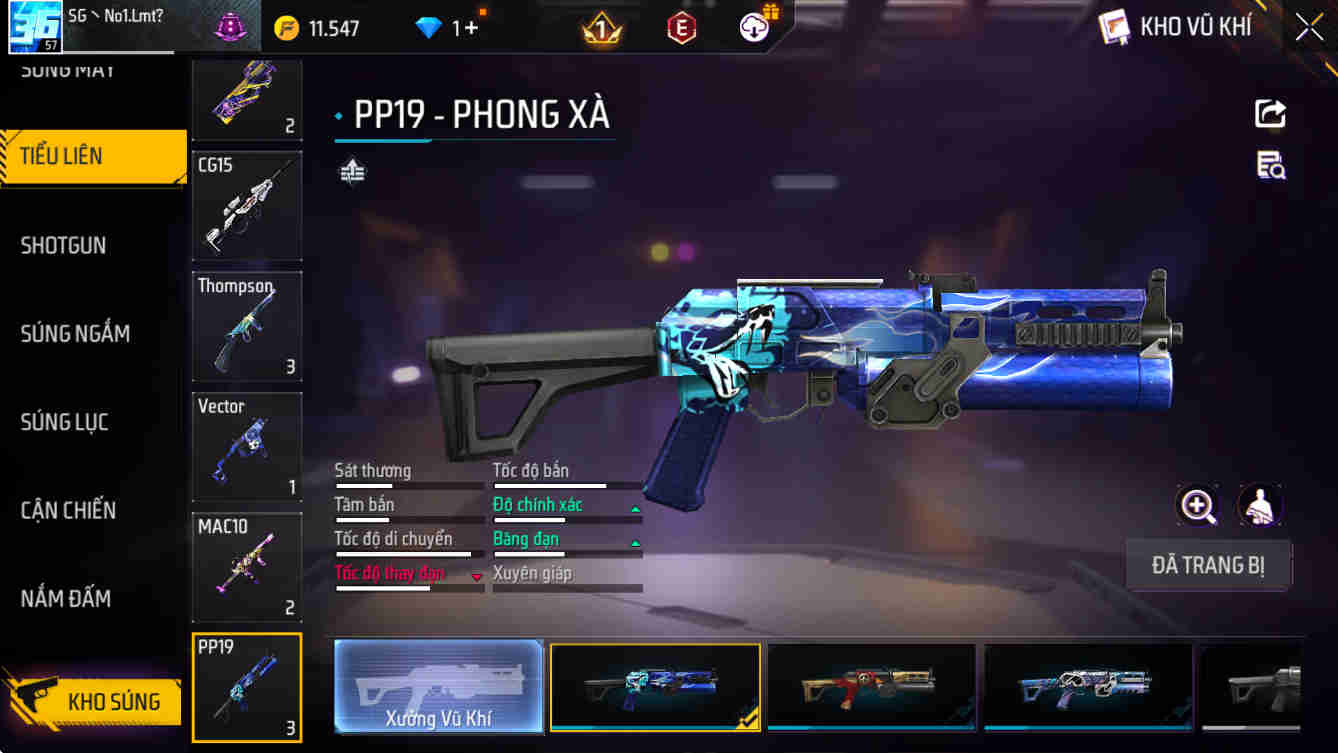Open Xưởng Vũ Khí
Image resolution: width=1338 pixels, height=753 pixels.
[x=438, y=687]
